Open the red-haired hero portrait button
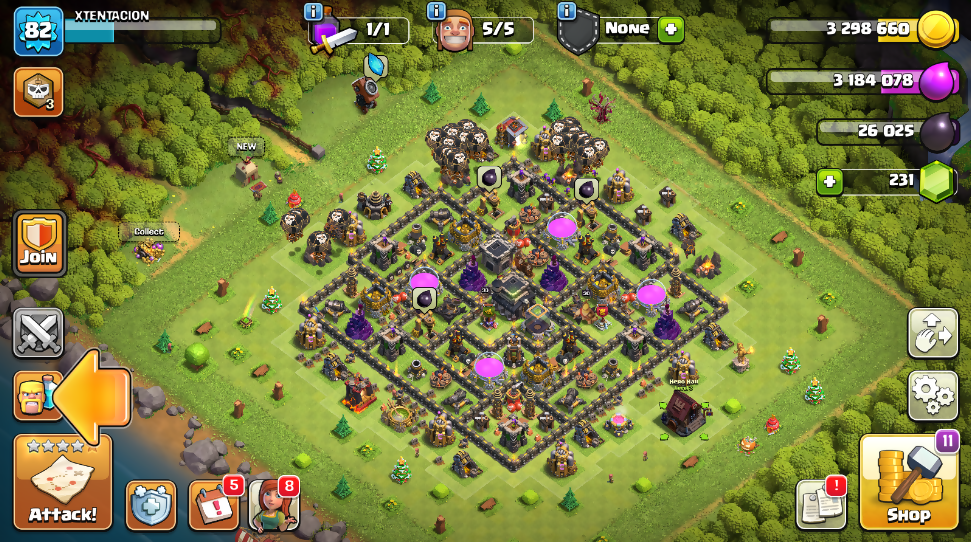Viewport: 971px width, 542px height. 272,505
